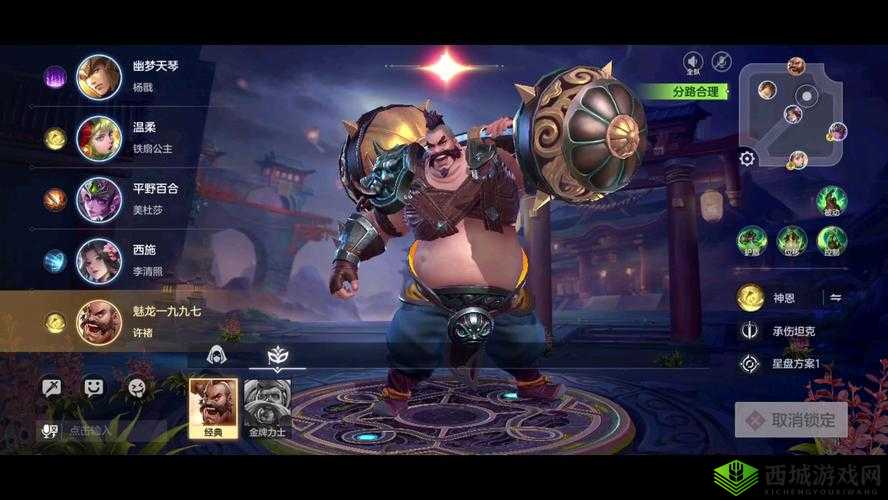Click the sword quick message icon

click(x=51, y=385)
